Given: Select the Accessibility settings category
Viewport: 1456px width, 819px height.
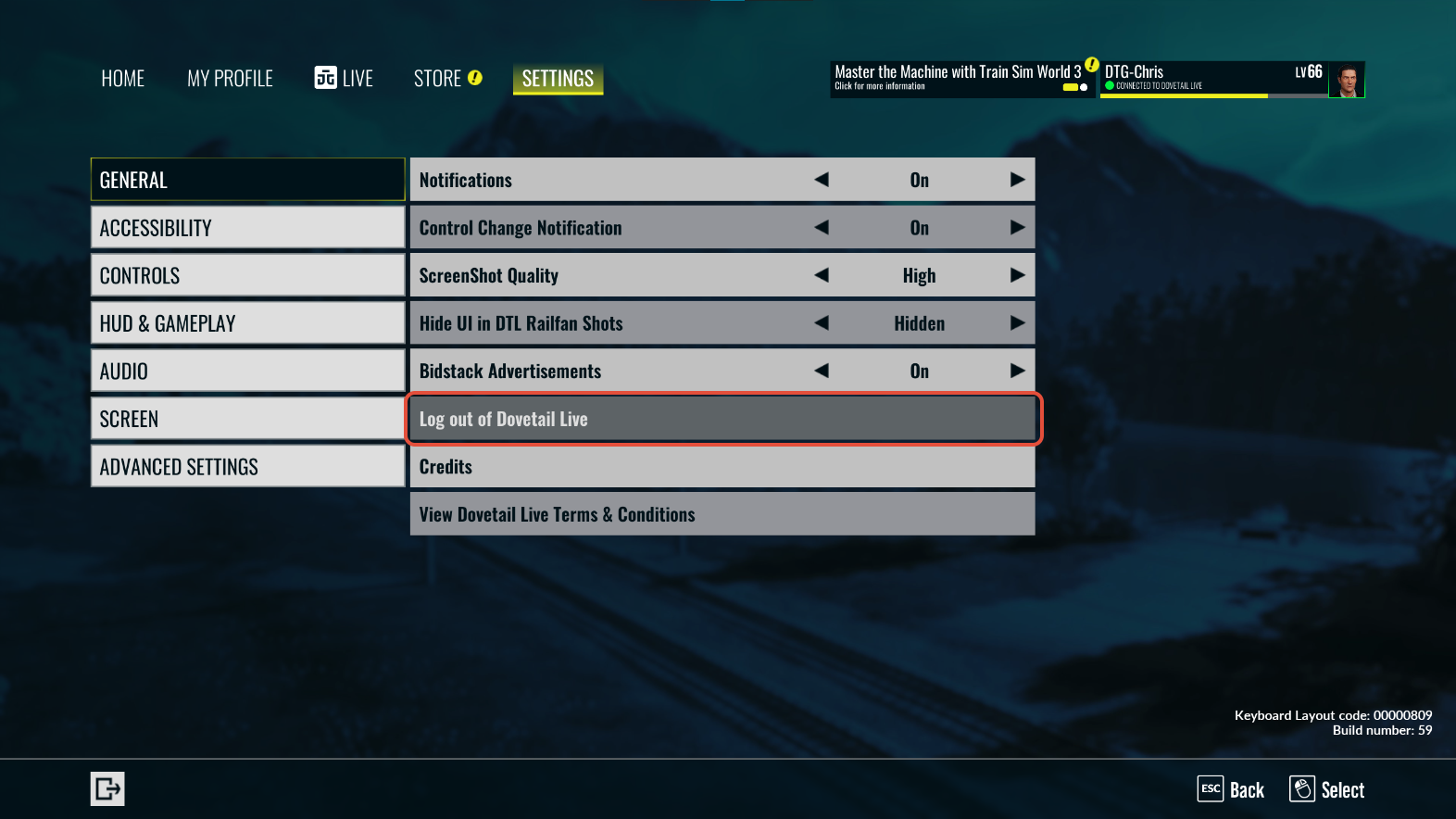Looking at the screenshot, I should (x=247, y=228).
